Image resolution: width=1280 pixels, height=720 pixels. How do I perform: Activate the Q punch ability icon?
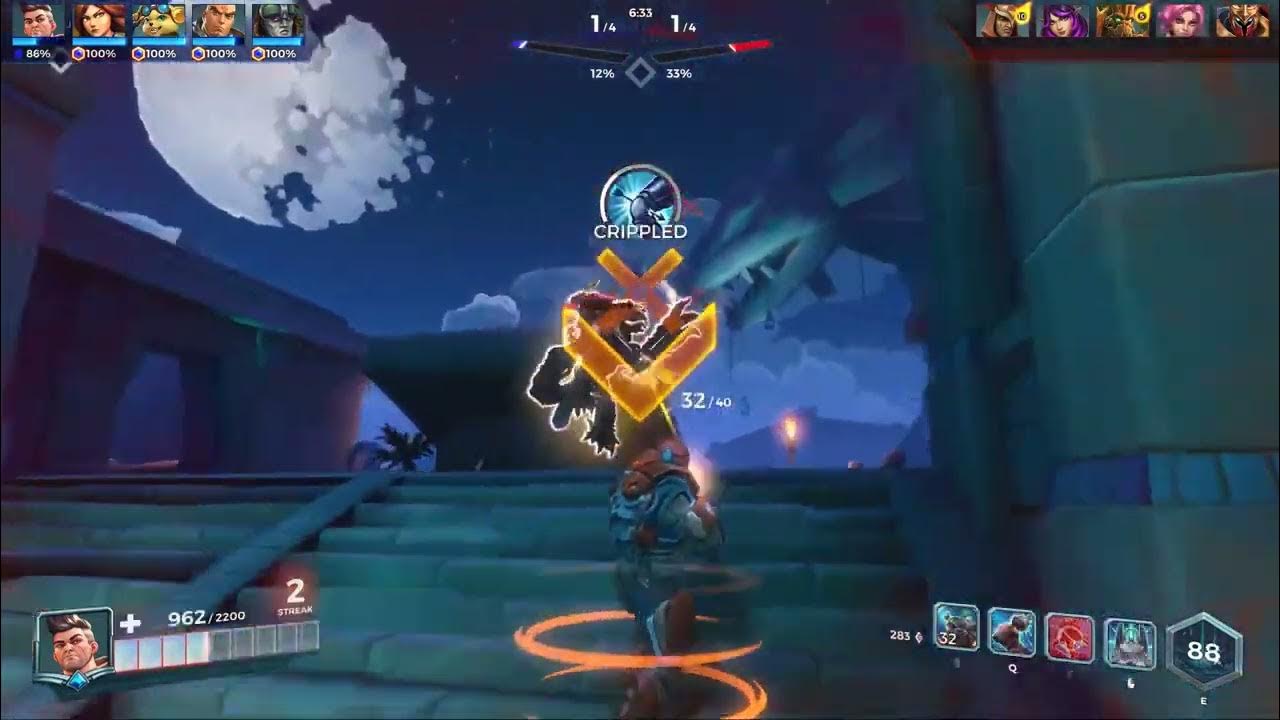pyautogui.click(x=1012, y=631)
